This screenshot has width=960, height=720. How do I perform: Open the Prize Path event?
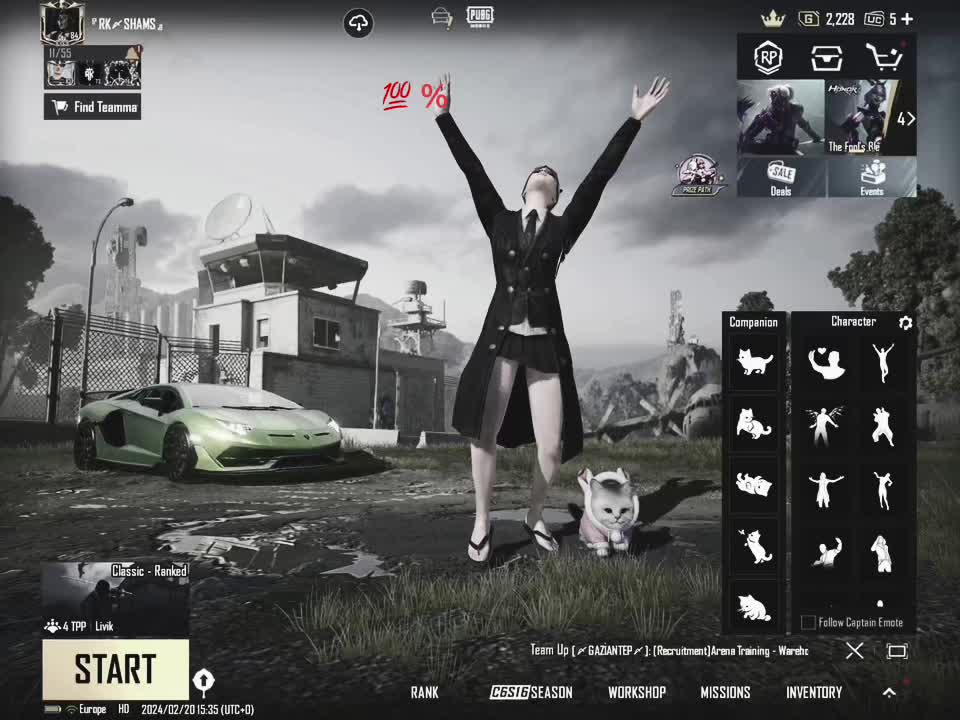tap(699, 175)
